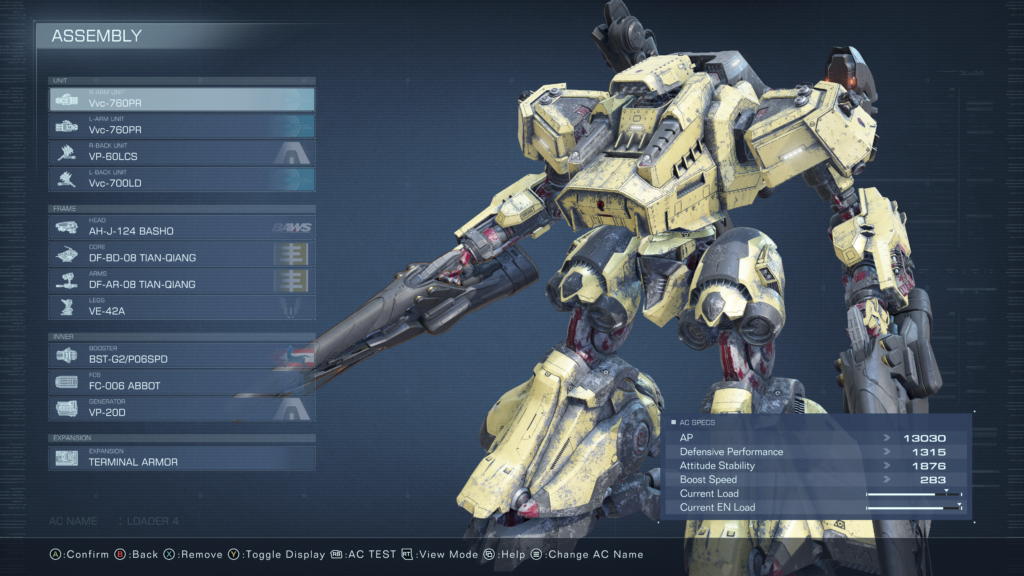Select the R-ARM UNIT Vvc-760PR slot

click(x=182, y=100)
